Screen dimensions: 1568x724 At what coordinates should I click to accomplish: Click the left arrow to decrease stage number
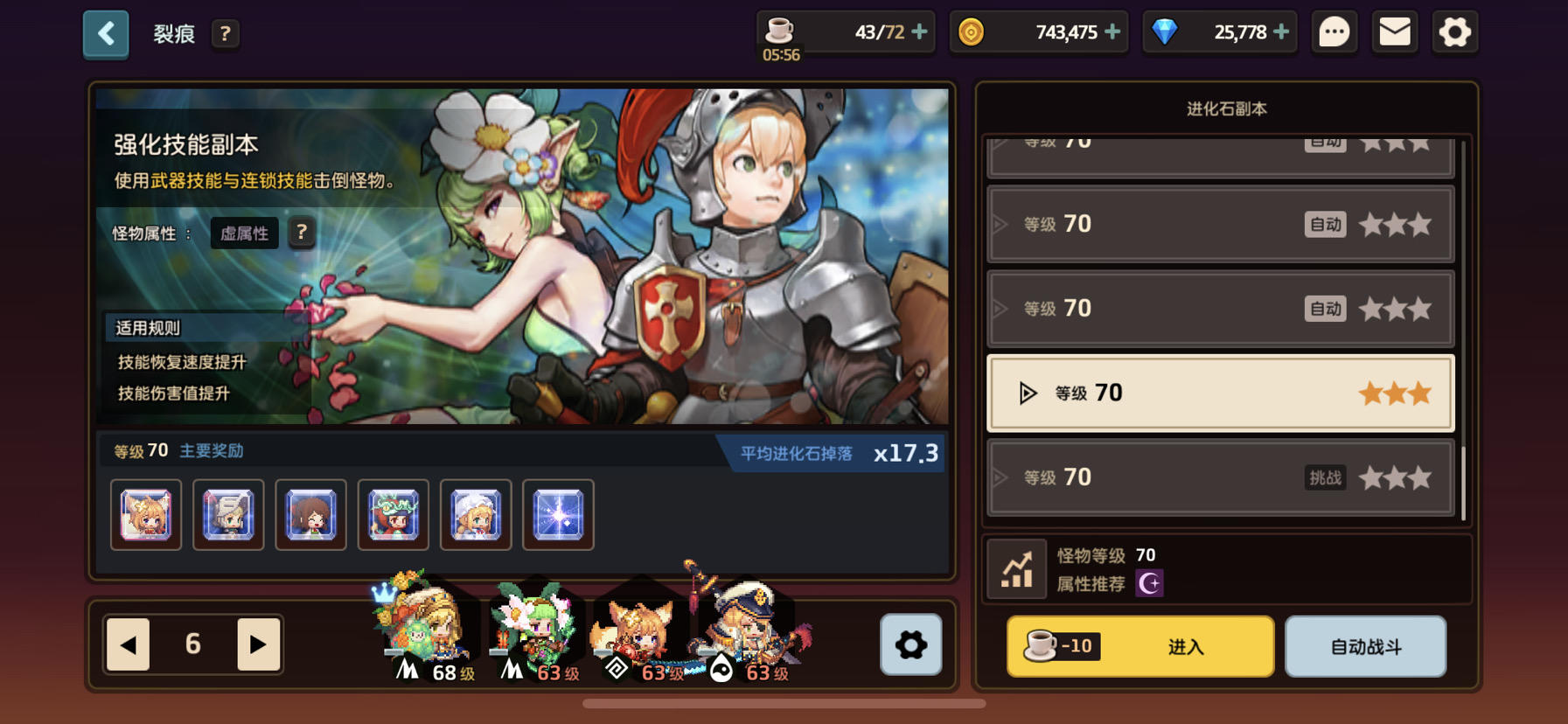127,644
